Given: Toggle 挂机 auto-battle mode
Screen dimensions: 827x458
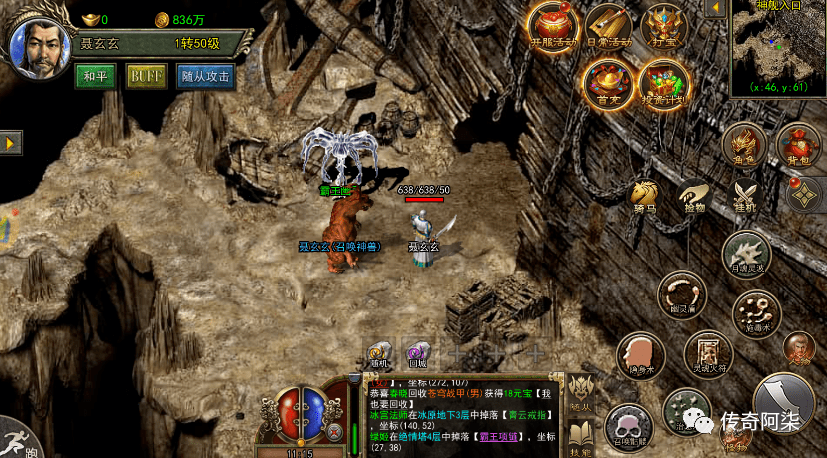Looking at the screenshot, I should point(745,196).
